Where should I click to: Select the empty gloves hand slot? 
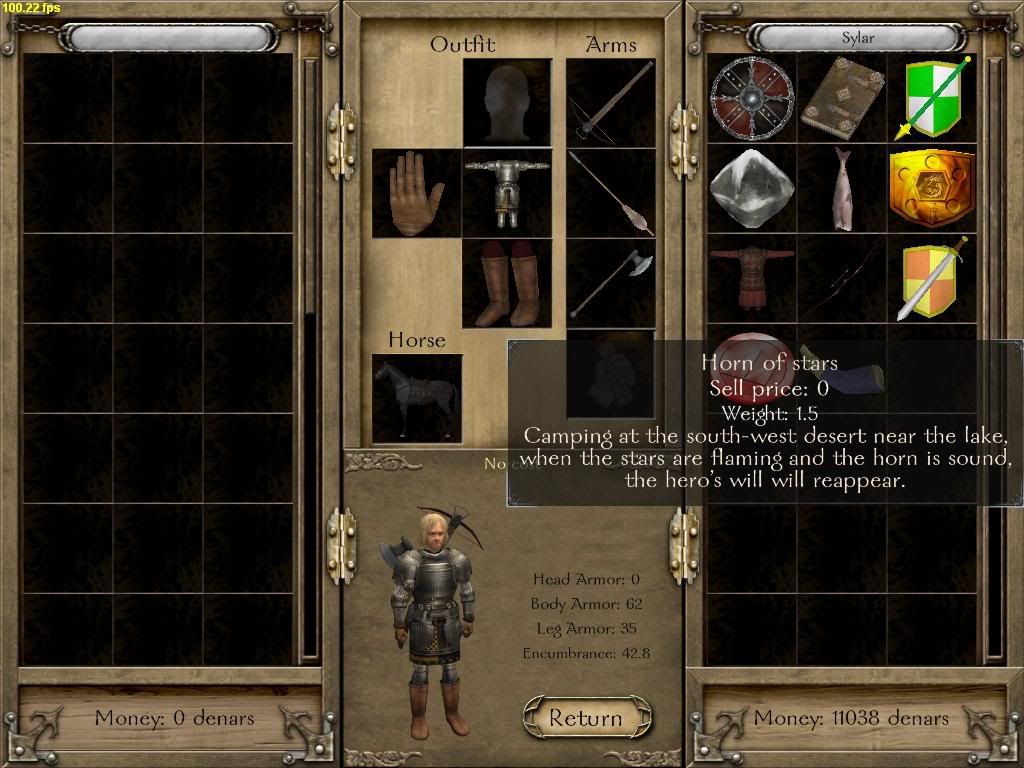[416, 193]
